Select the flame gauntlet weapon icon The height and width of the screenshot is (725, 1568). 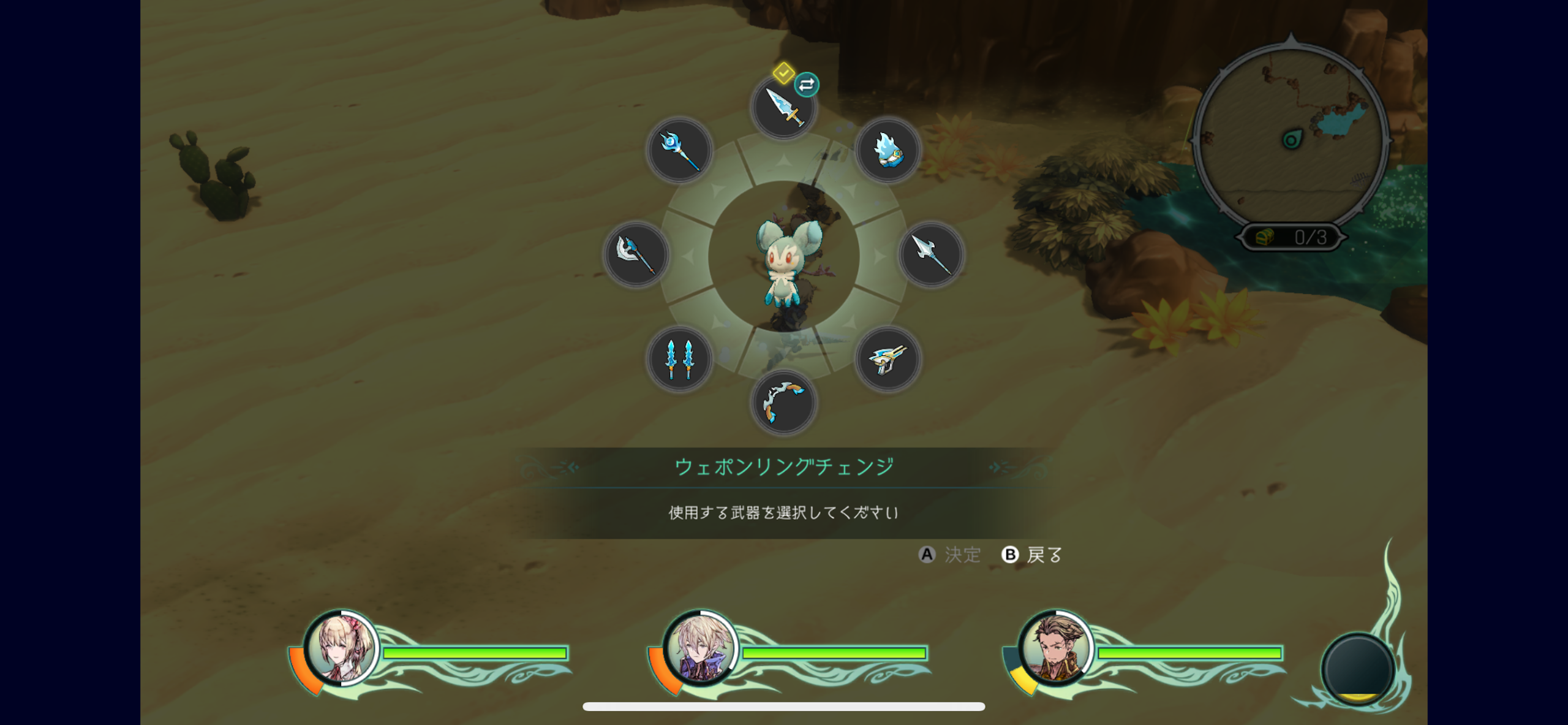(888, 150)
